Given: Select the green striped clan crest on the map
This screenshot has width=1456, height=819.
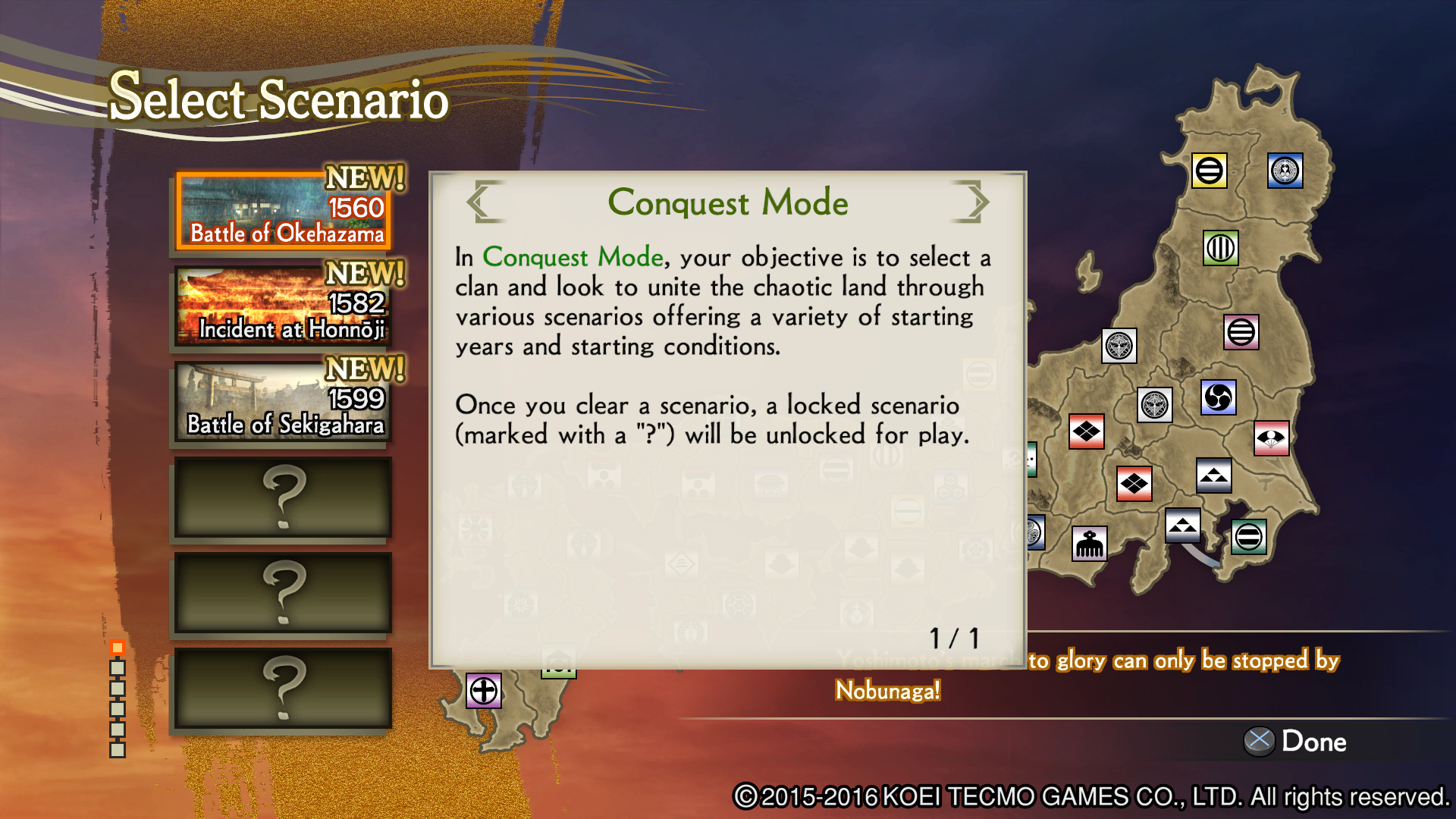Looking at the screenshot, I should (x=1221, y=248).
